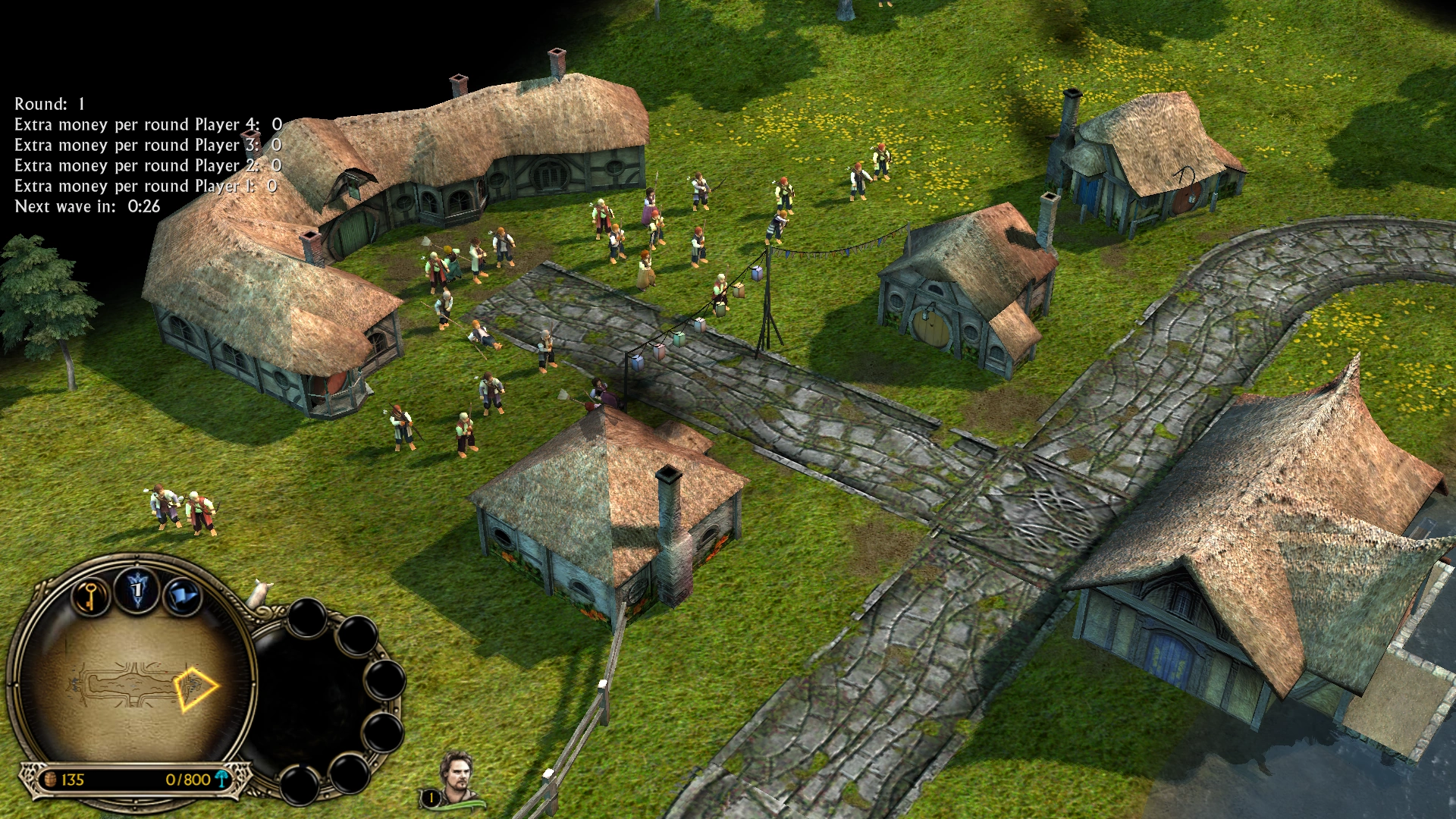Click the golden key mission objectives icon

pos(91,597)
